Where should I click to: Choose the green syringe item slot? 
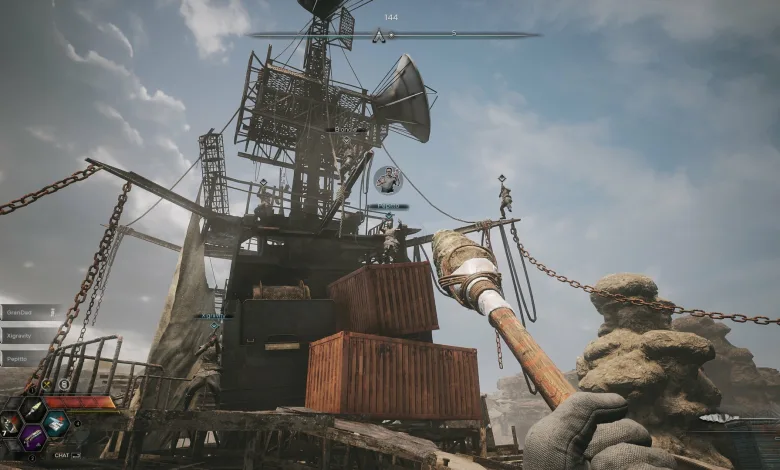click(33, 409)
